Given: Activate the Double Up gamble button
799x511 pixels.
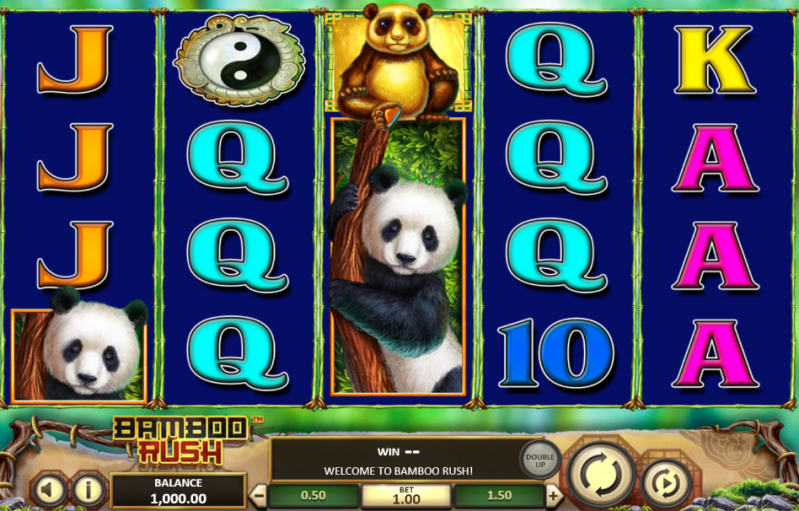Looking at the screenshot, I should 540,460.
